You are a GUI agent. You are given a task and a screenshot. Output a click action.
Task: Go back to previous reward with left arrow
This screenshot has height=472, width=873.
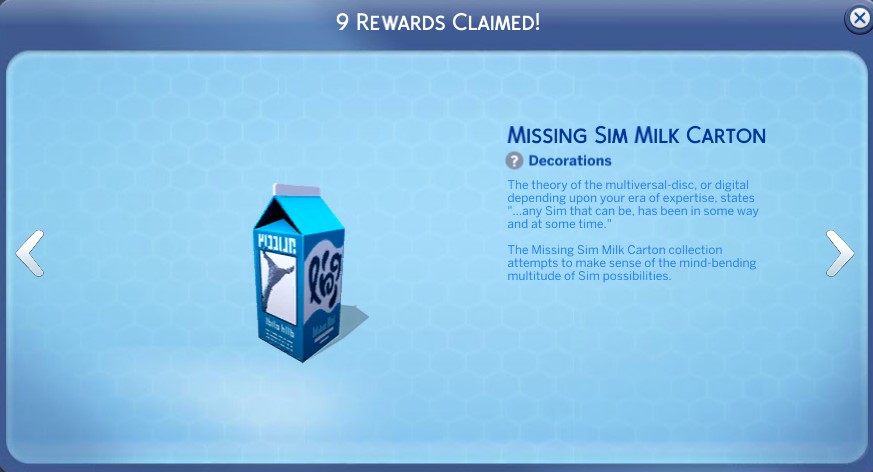pyautogui.click(x=30, y=253)
